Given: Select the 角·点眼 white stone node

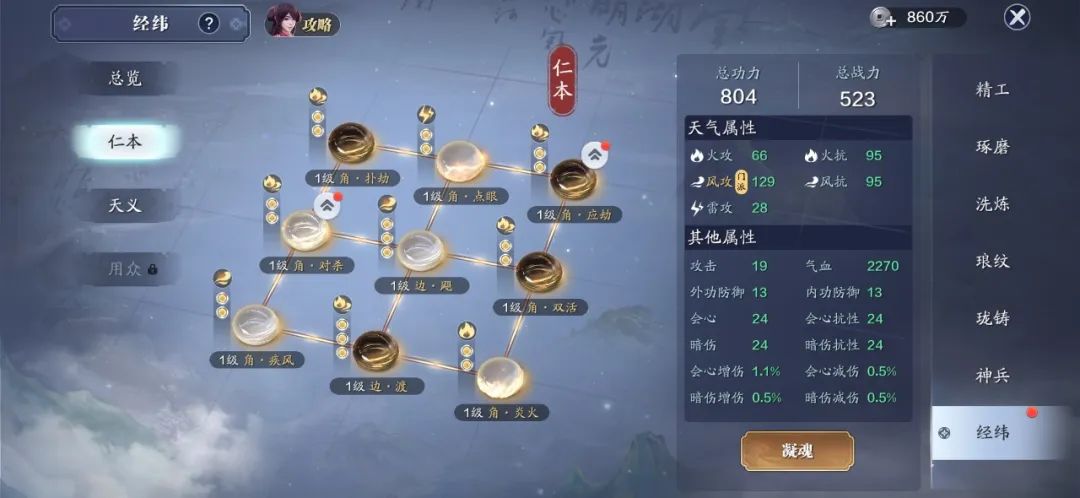Looking at the screenshot, I should tap(460, 160).
